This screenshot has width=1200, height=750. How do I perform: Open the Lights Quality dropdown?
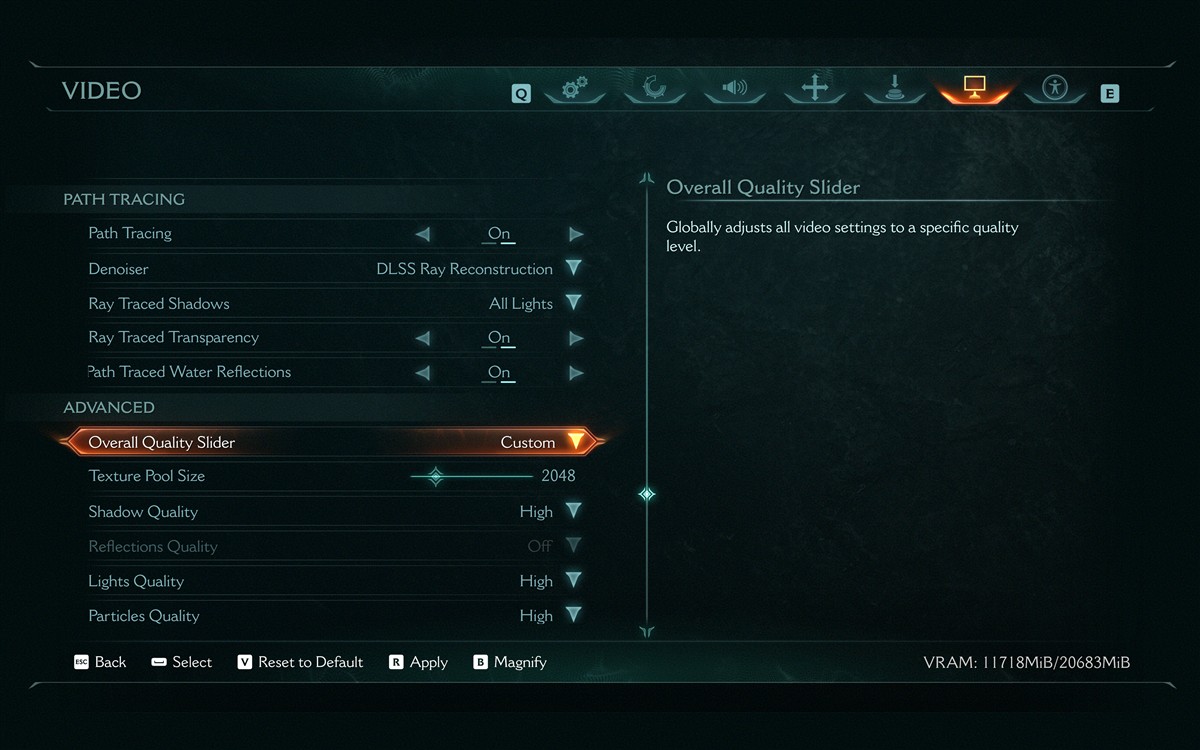pyautogui.click(x=573, y=580)
